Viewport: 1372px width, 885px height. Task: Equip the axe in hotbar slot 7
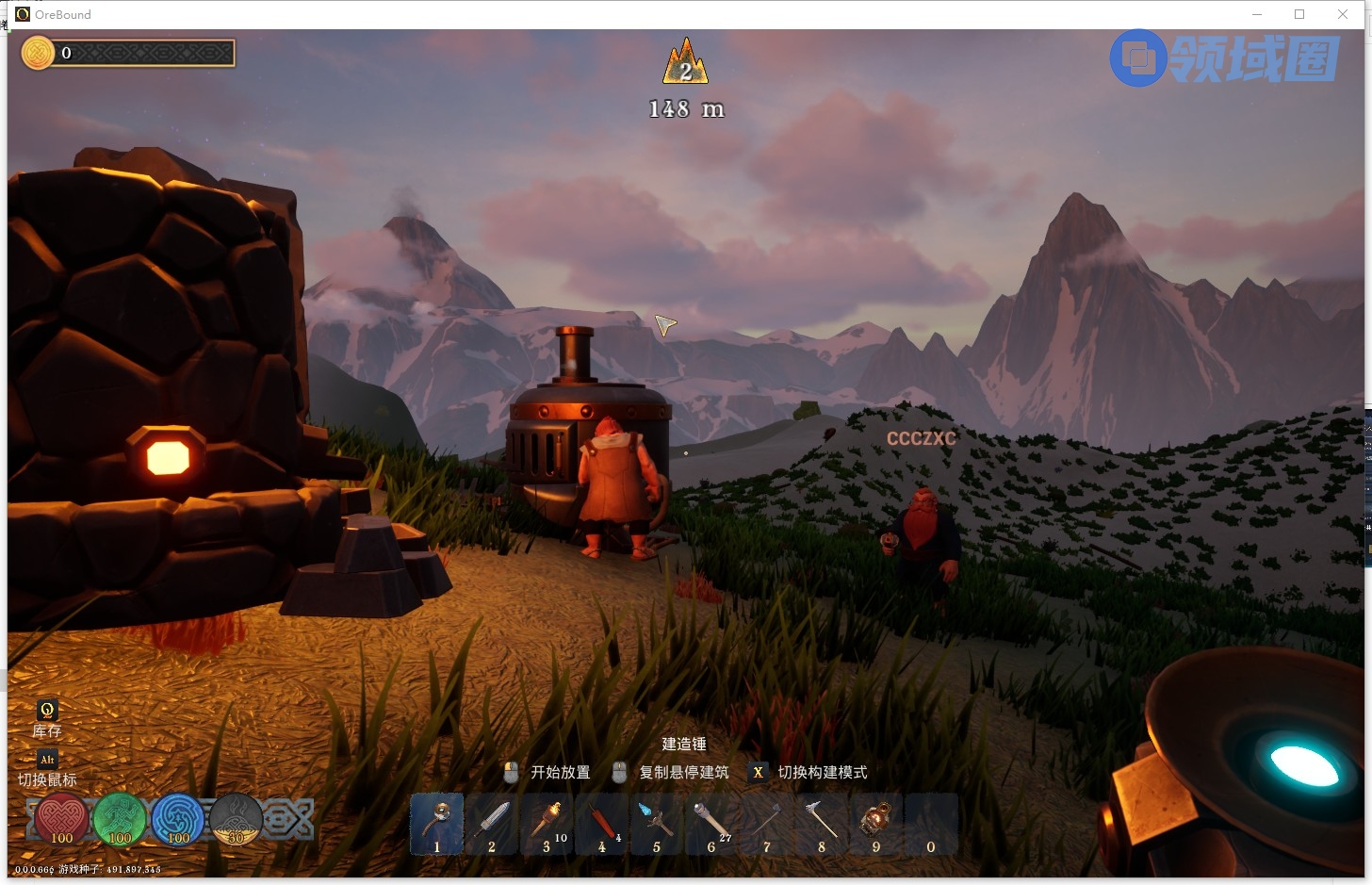[766, 823]
